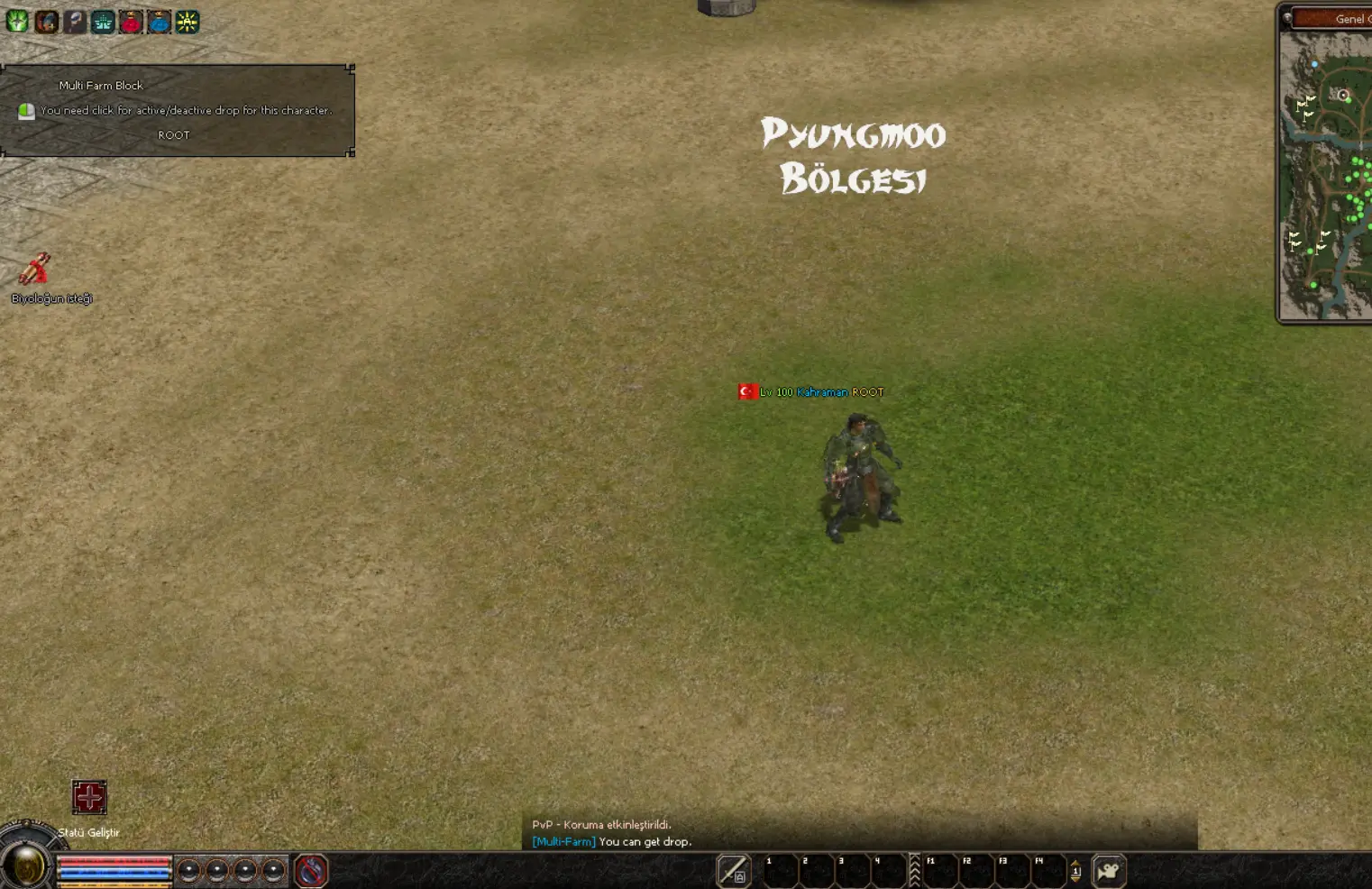This screenshot has width=1372, height=889.
Task: Change the quickslot page number stepper
Action: 1075,871
